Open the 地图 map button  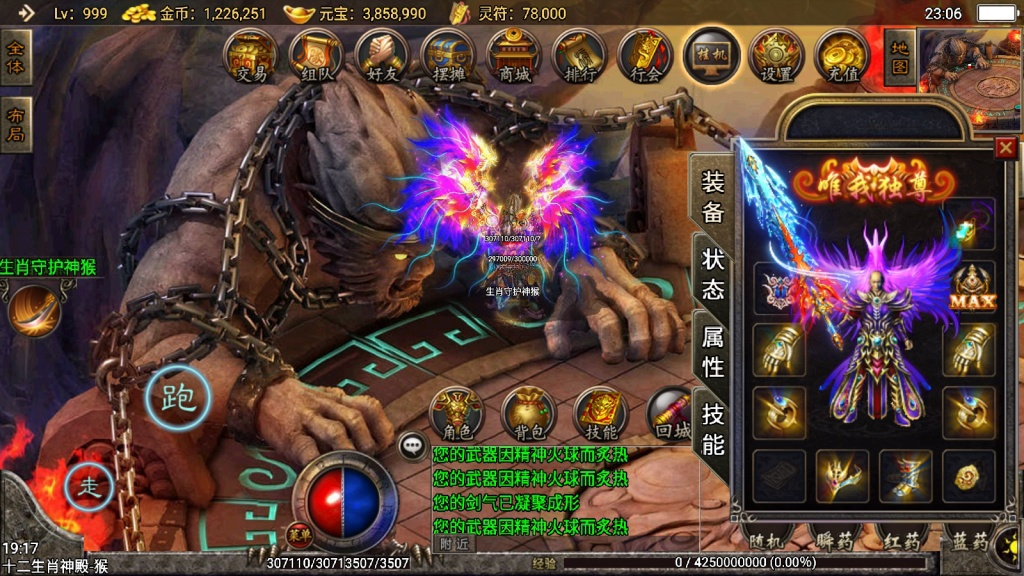pos(900,56)
